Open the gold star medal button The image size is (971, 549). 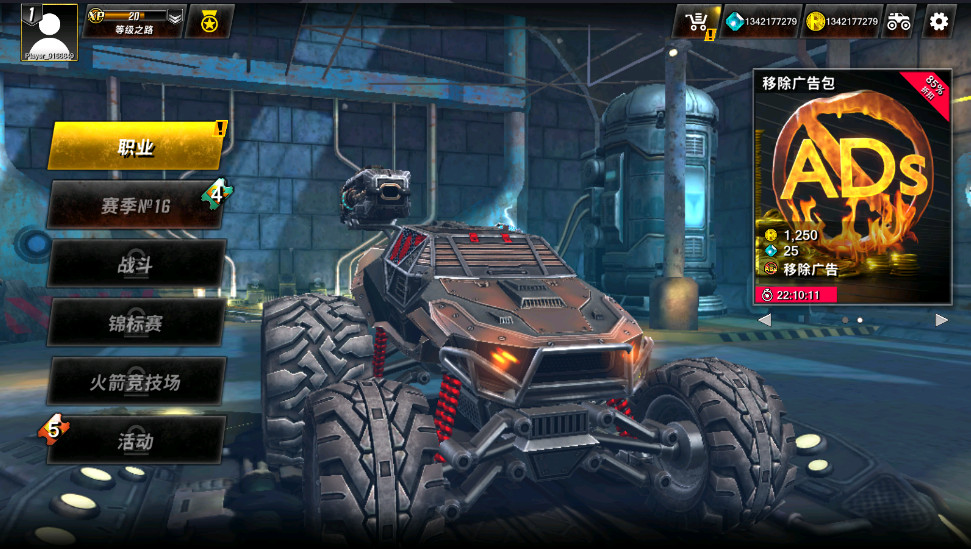click(x=210, y=21)
